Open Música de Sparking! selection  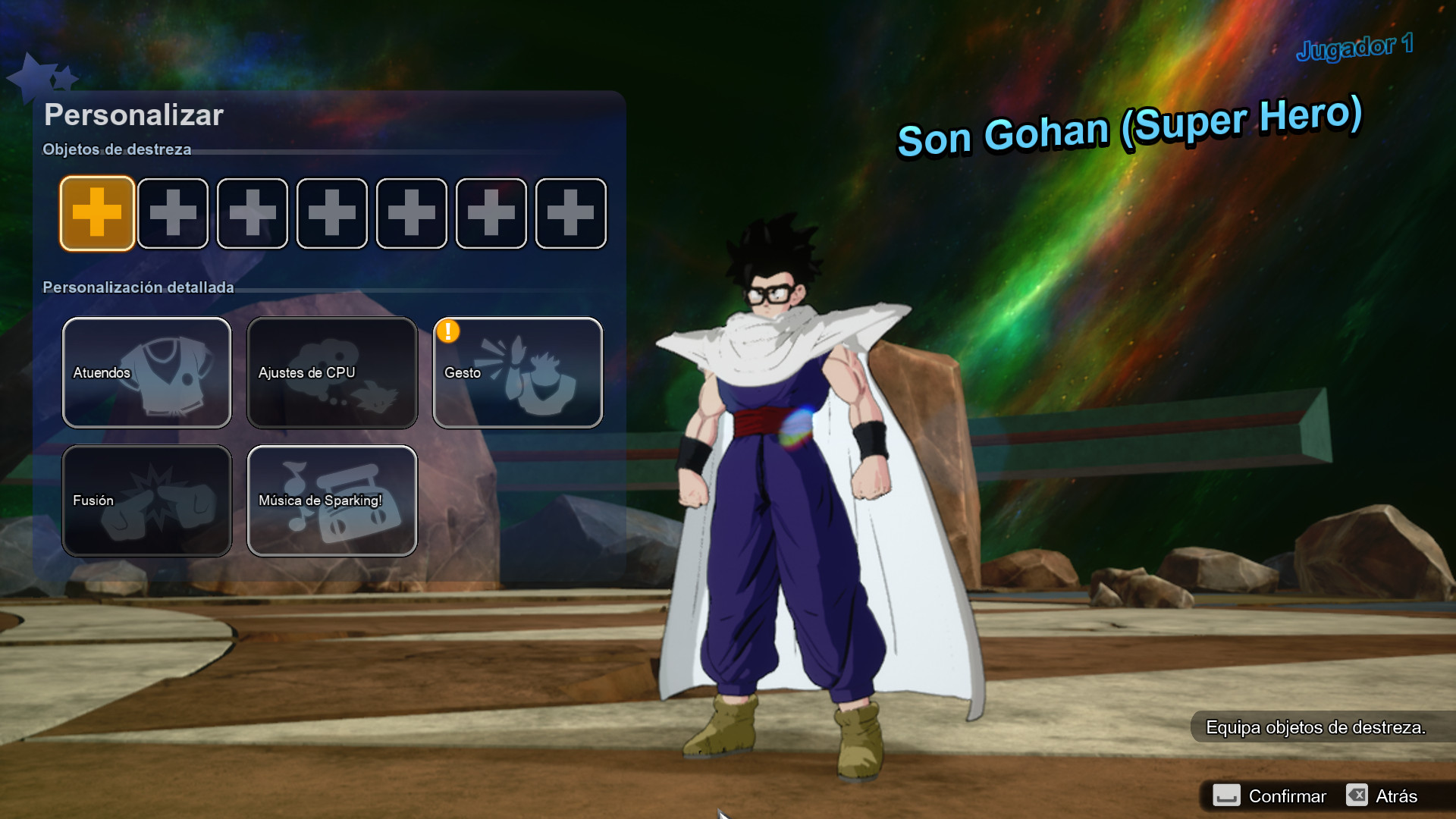coord(332,500)
